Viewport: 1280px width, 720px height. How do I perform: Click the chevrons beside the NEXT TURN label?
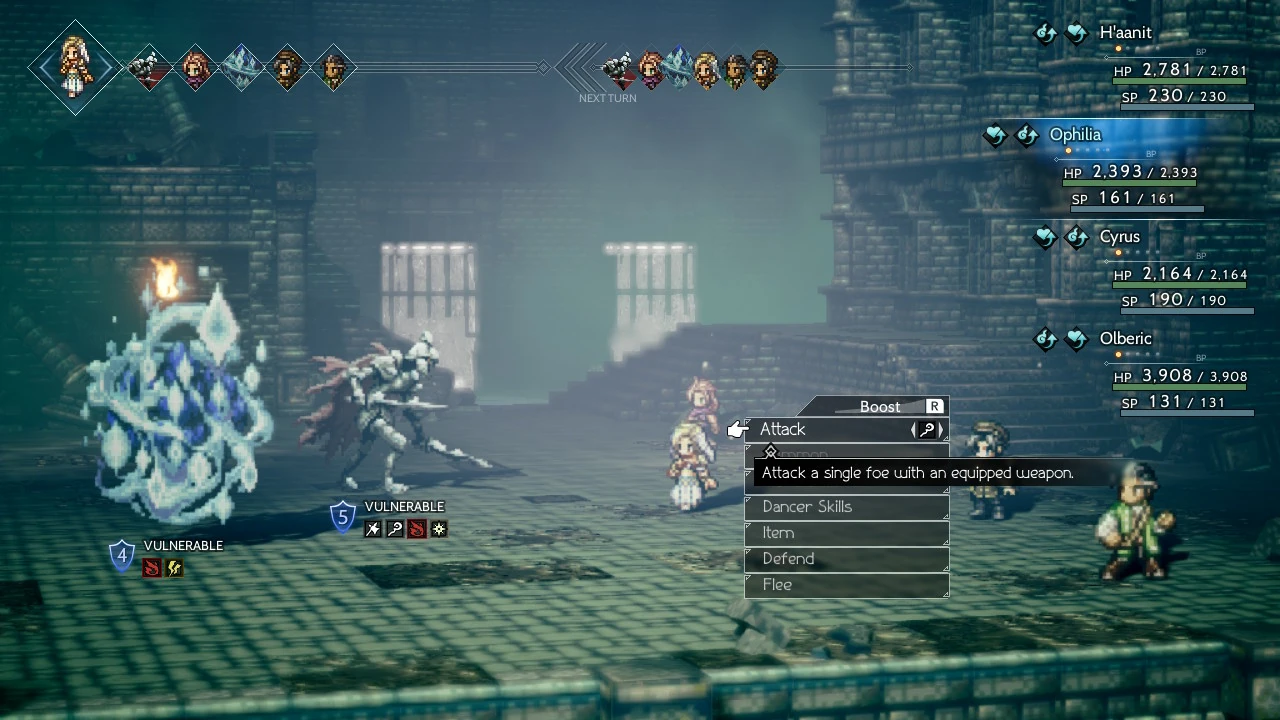pos(576,70)
